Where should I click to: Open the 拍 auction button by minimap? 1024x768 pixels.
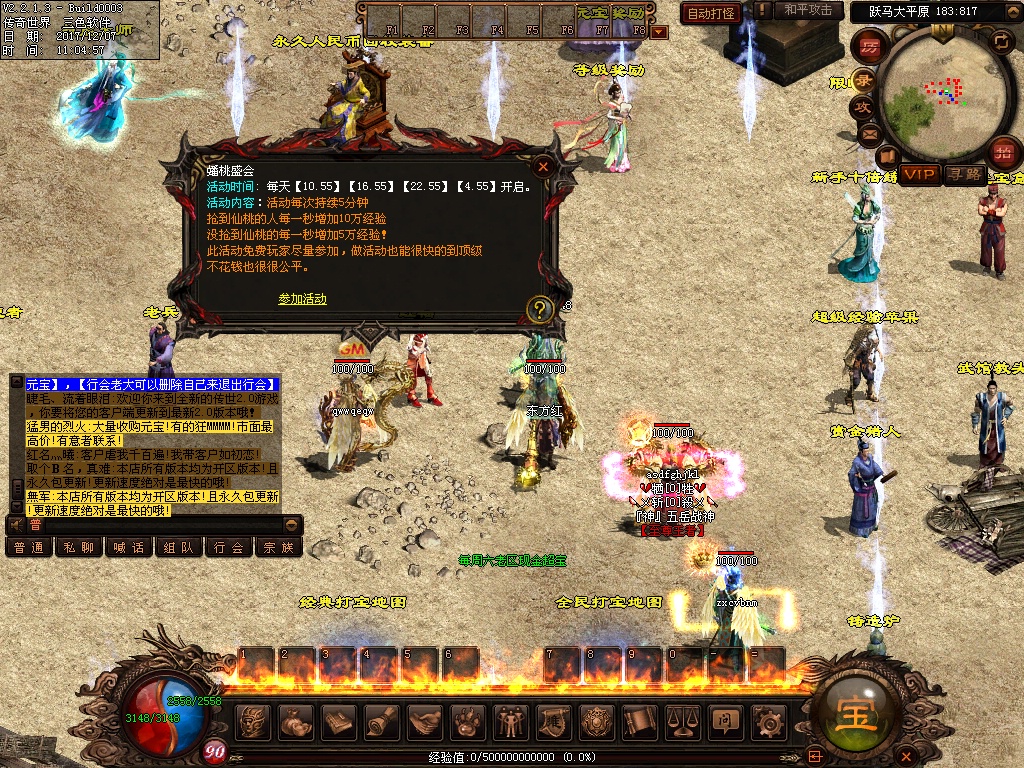[1004, 153]
